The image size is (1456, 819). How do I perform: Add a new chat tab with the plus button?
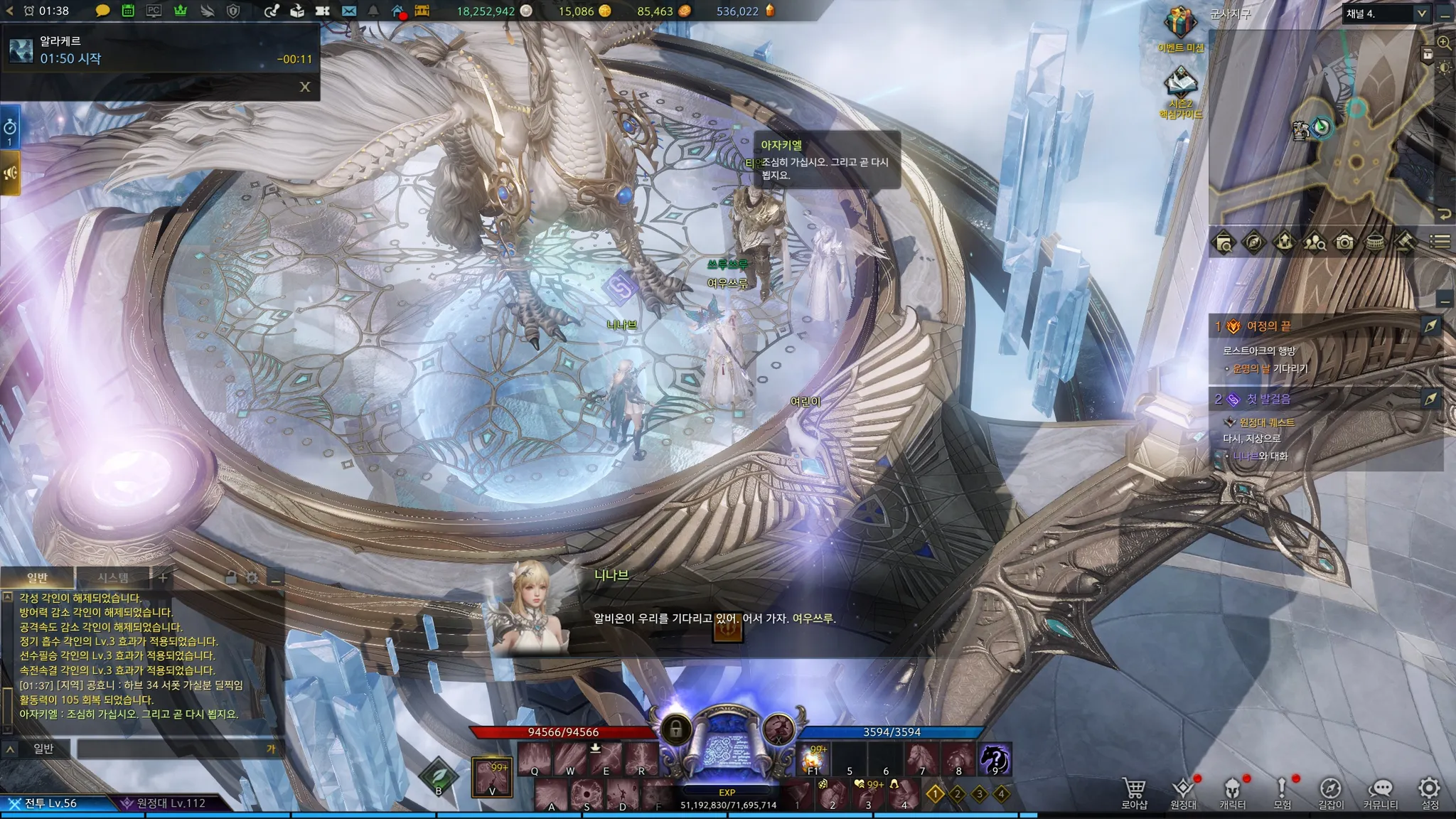pos(163,577)
